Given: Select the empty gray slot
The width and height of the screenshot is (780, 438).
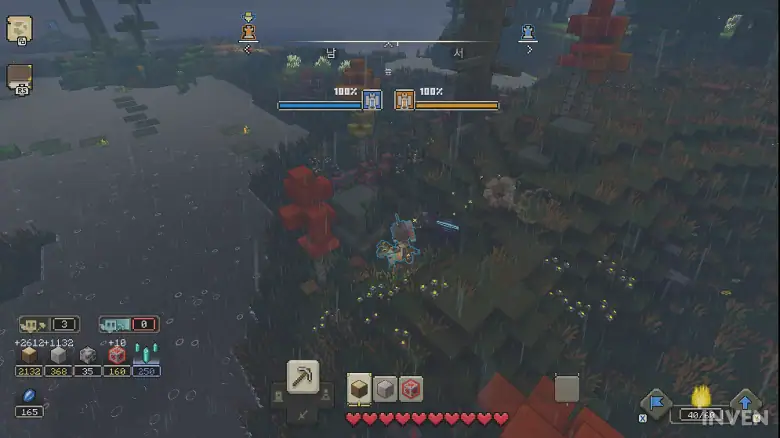Looking at the screenshot, I should click(x=567, y=388).
